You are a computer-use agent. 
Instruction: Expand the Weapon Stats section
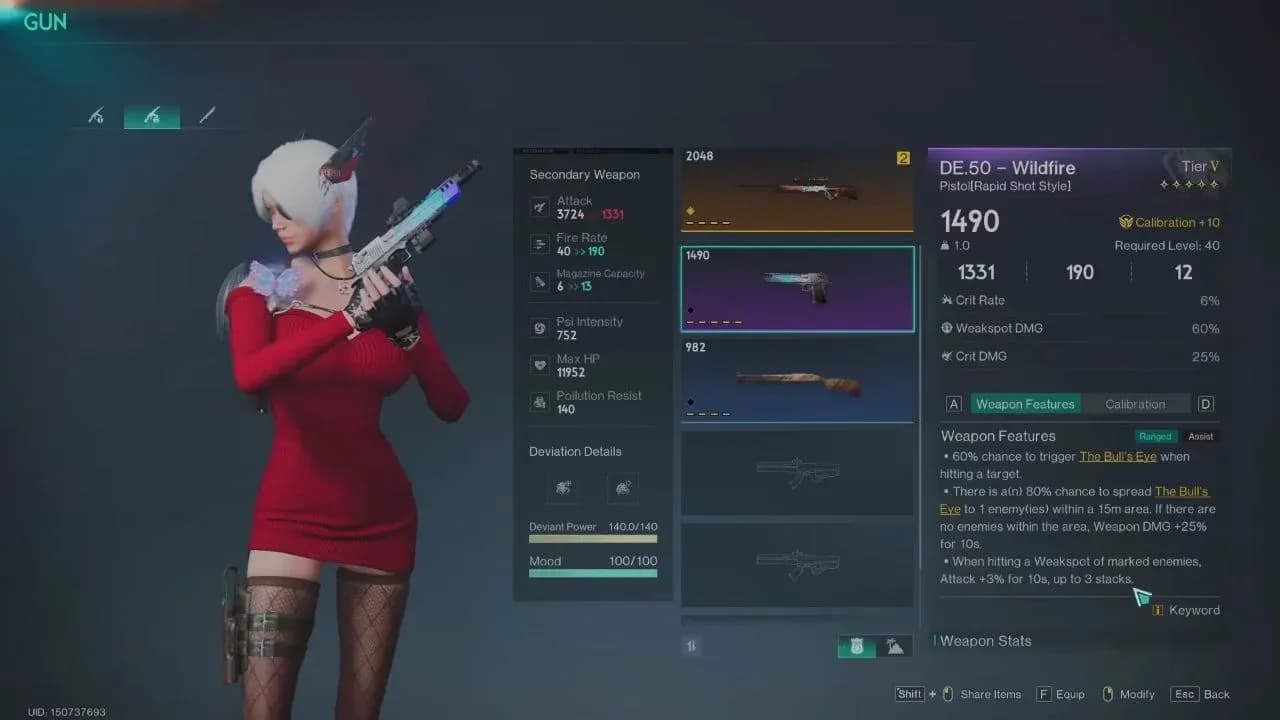[984, 641]
